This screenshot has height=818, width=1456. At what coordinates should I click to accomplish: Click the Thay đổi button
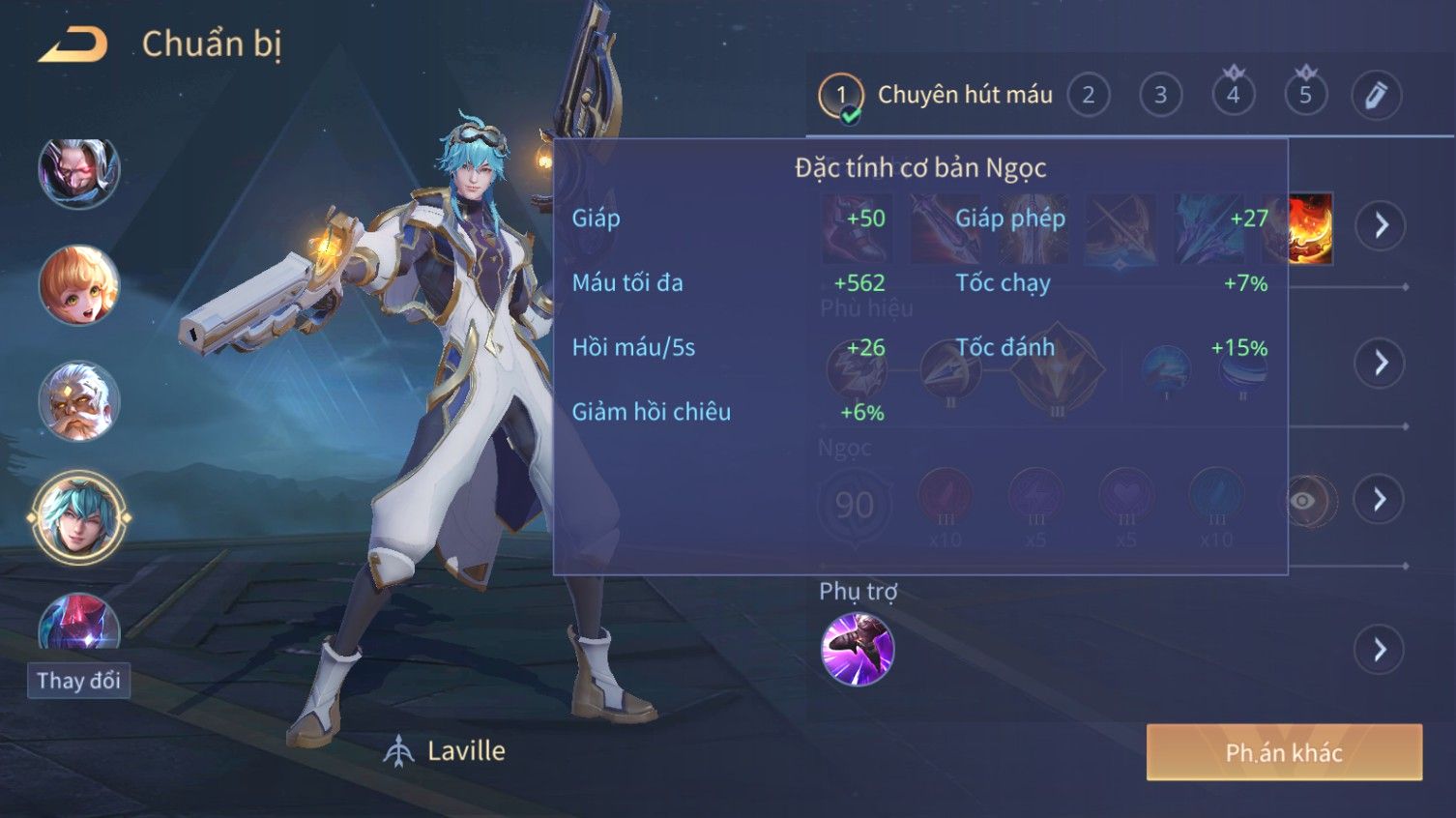click(78, 681)
